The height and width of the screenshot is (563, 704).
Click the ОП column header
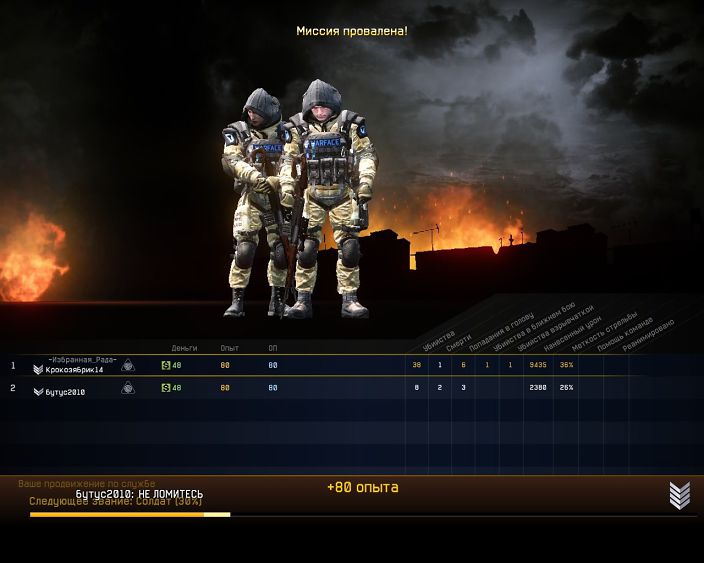(x=273, y=347)
